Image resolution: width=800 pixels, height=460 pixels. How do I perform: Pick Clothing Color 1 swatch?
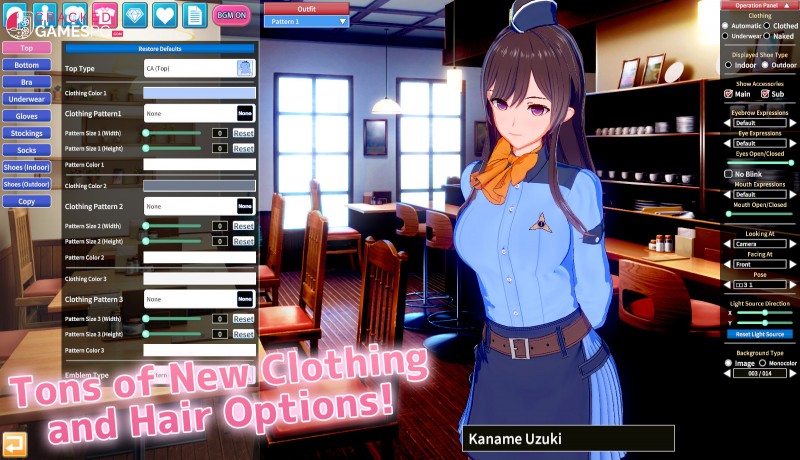click(199, 93)
